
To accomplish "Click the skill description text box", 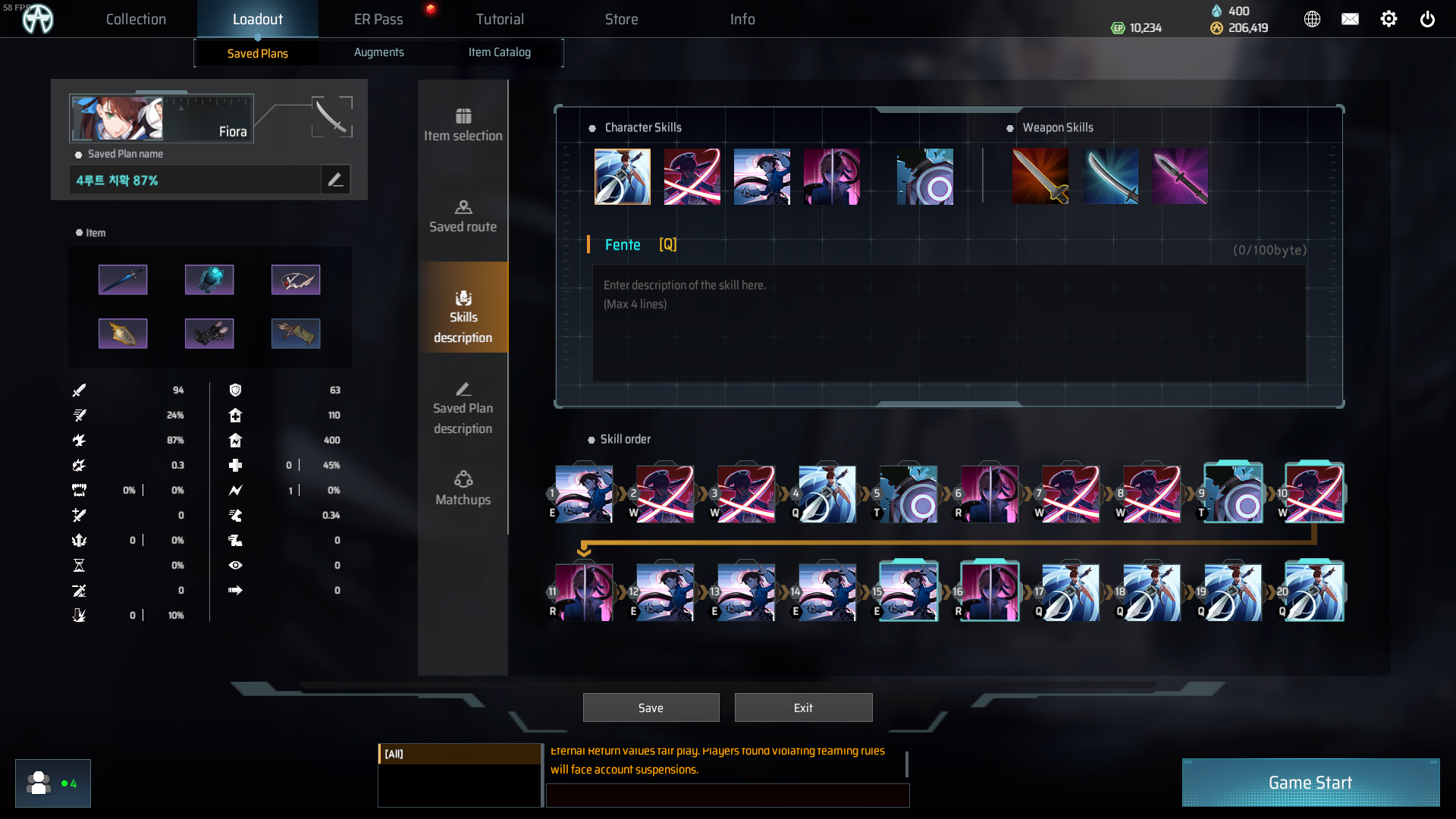I will pyautogui.click(x=948, y=322).
